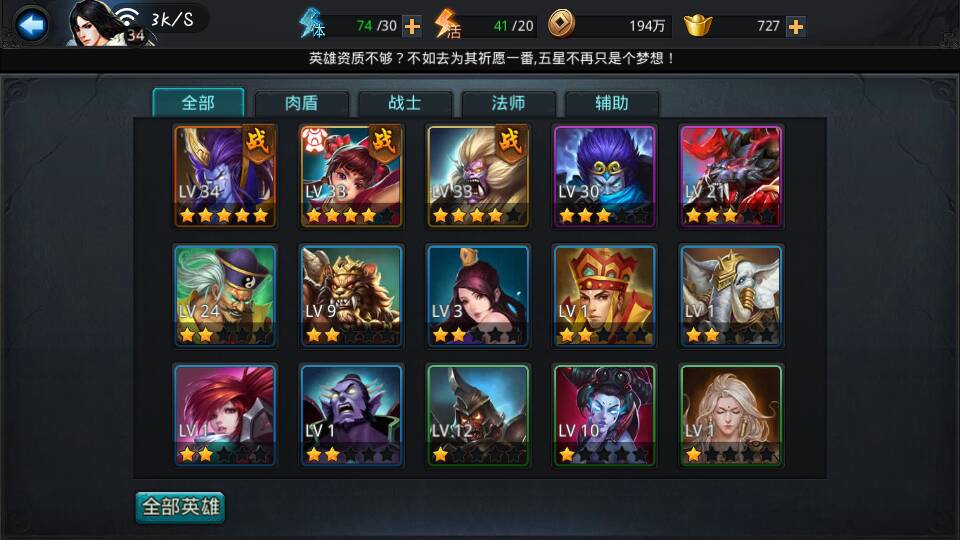Switch to the 战士 warrior tab
Viewport: 960px width, 540px height.
point(405,103)
